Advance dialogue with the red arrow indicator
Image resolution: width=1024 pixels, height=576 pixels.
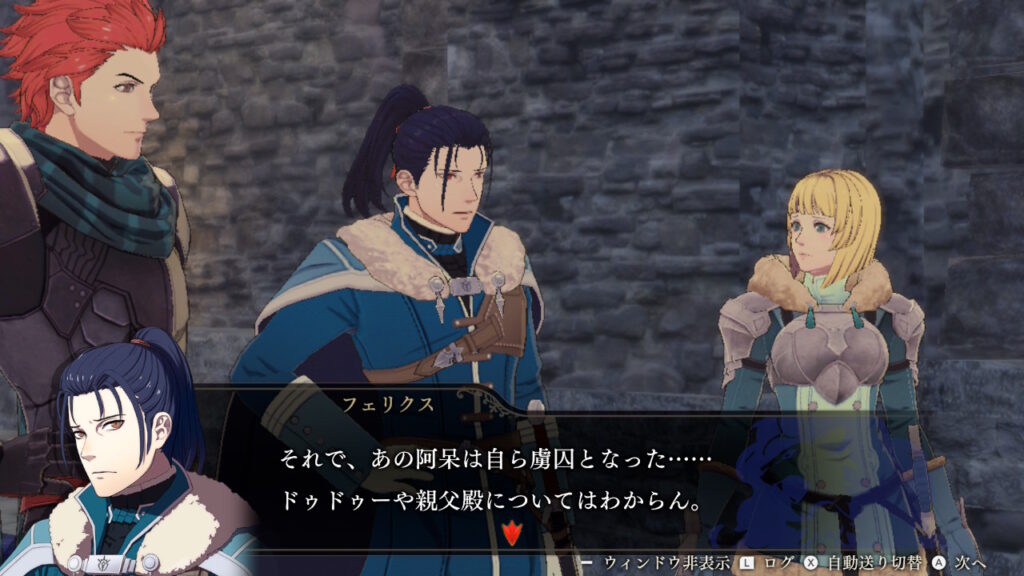click(x=512, y=532)
